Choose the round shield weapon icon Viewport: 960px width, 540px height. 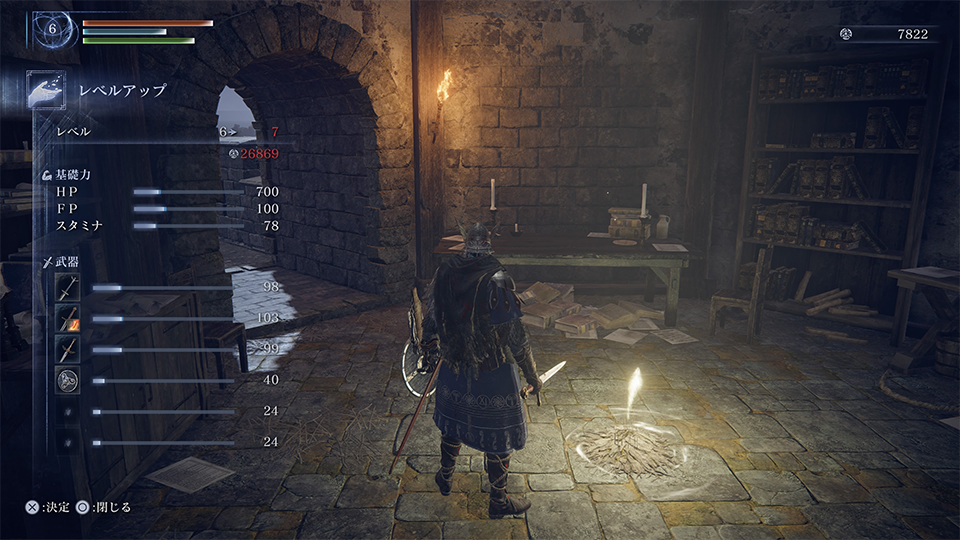(x=67, y=380)
